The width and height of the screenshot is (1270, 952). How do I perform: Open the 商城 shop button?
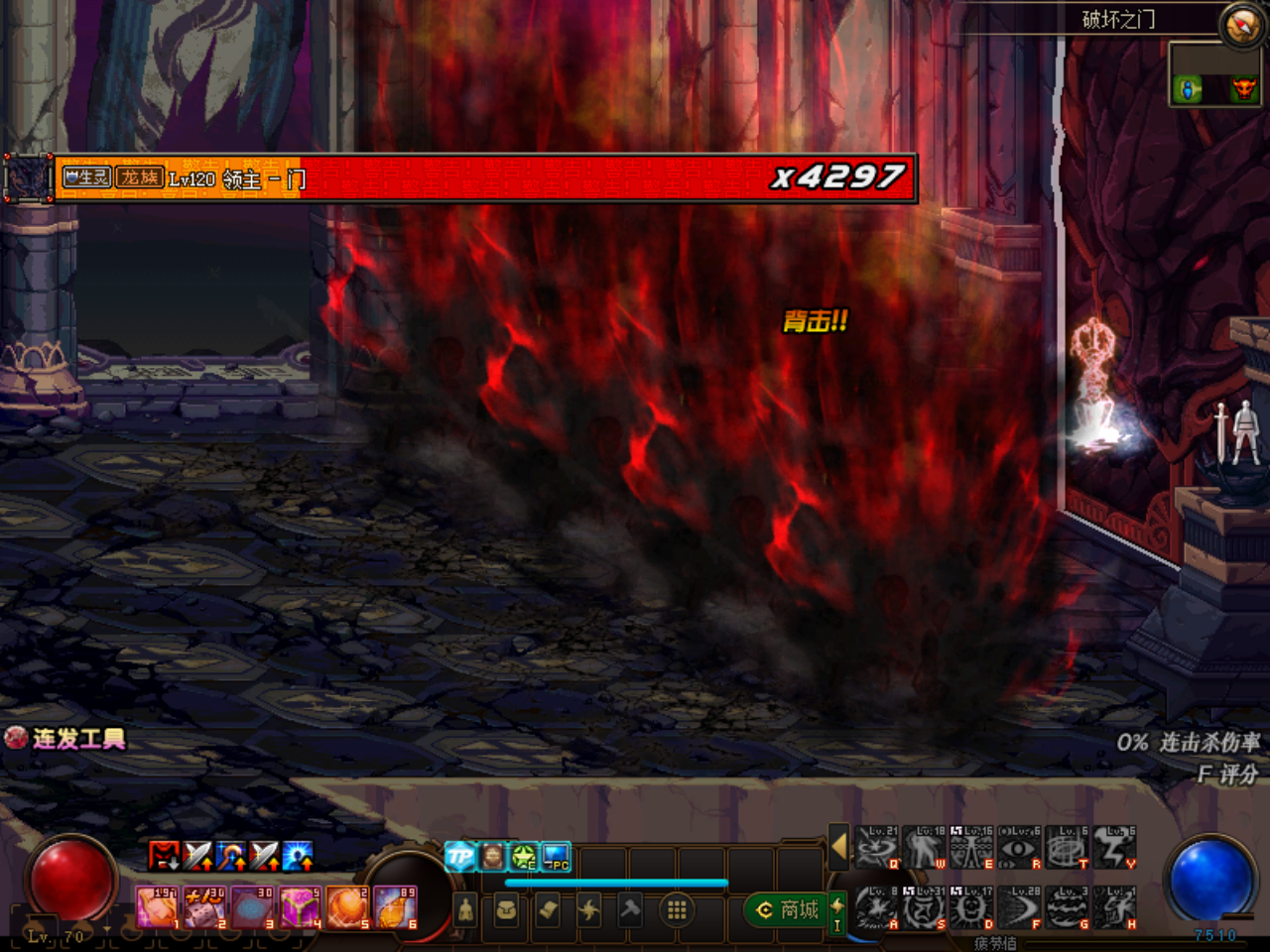point(788,909)
